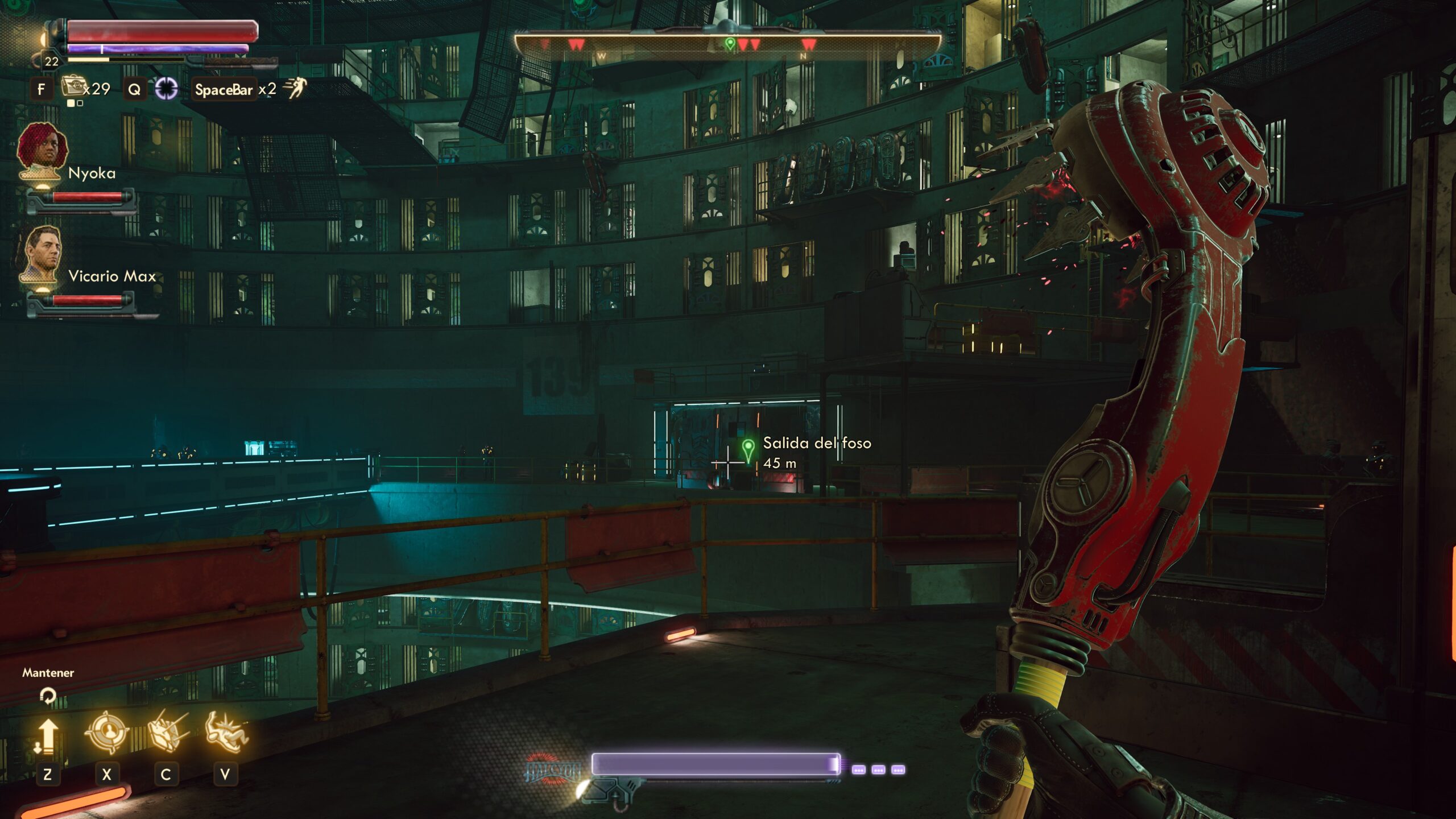The width and height of the screenshot is (1456, 819).
Task: Click the compass bar at top
Action: point(727,44)
